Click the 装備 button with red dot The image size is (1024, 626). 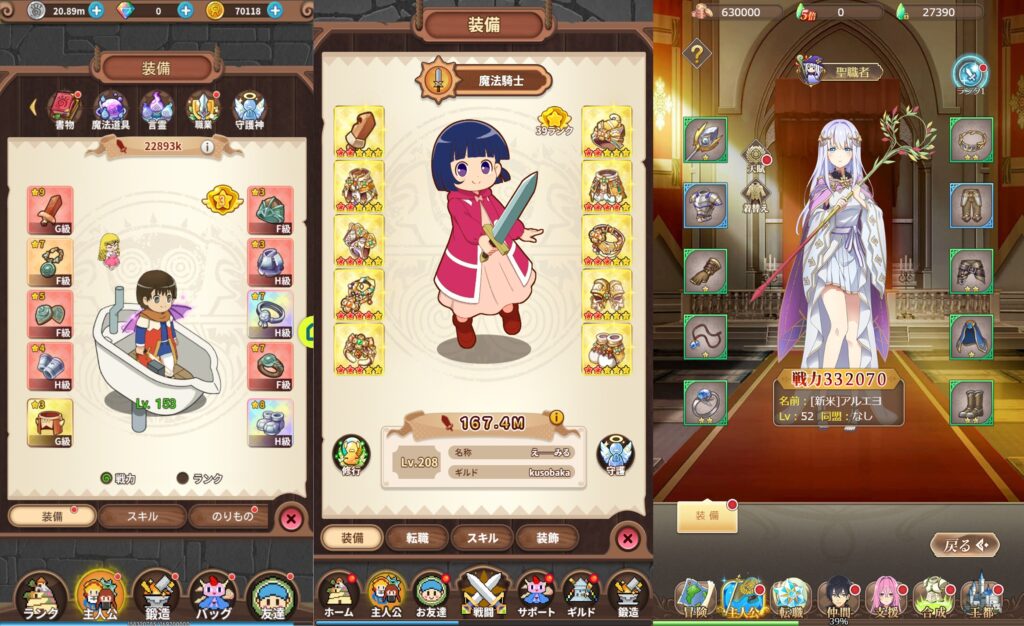click(707, 516)
